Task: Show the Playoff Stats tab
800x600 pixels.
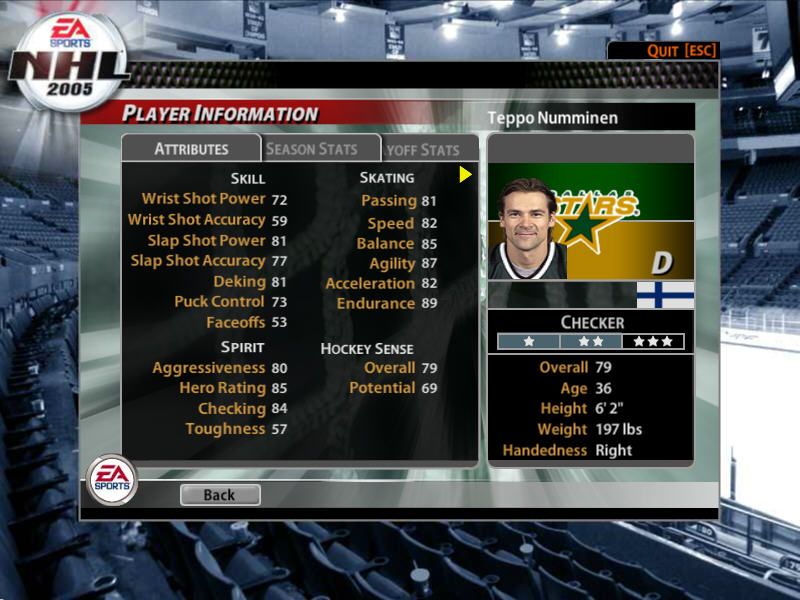Action: [x=425, y=150]
